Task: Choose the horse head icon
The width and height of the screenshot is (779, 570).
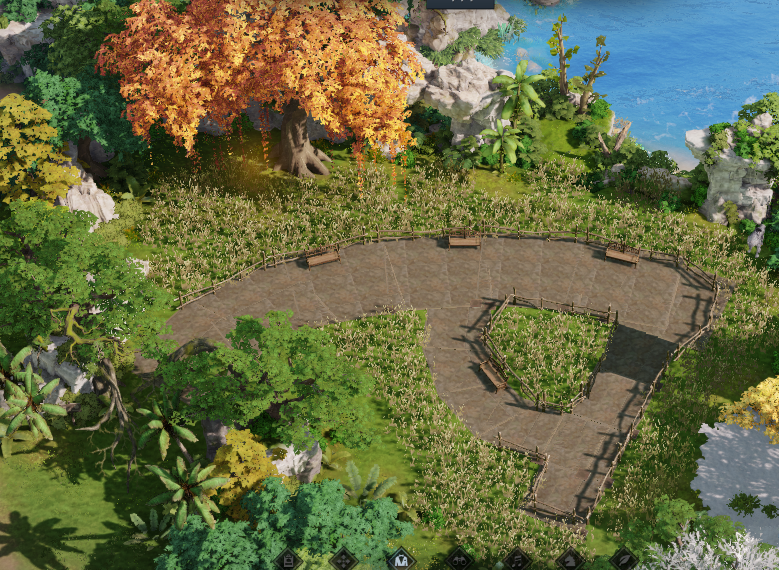Action: (570, 561)
